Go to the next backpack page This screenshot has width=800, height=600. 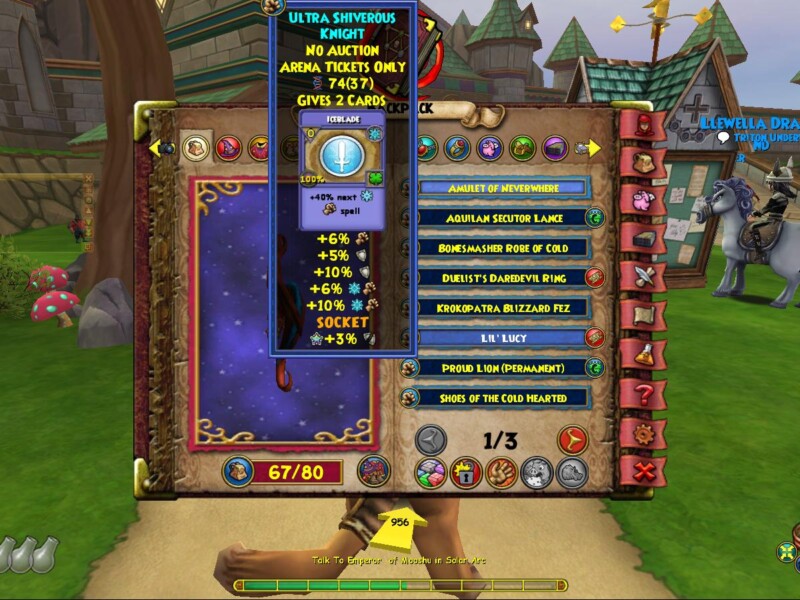click(x=572, y=440)
